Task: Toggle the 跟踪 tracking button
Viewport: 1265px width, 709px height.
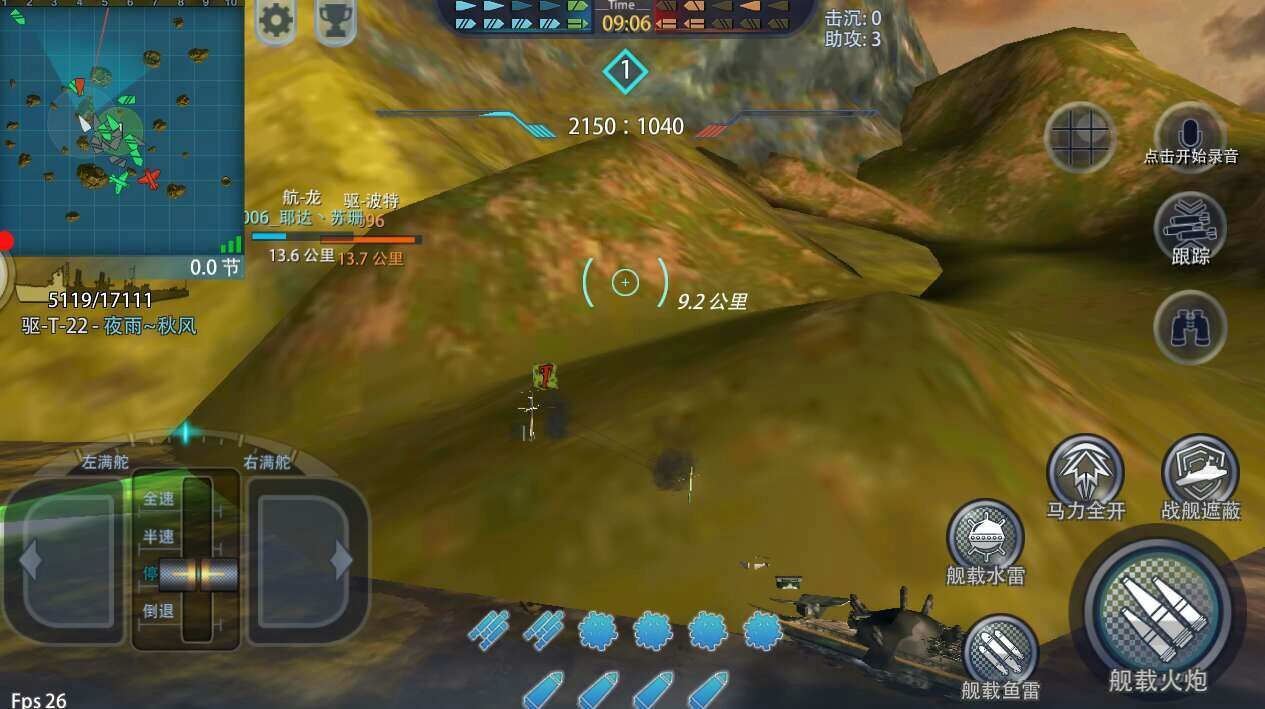Action: coord(1190,228)
